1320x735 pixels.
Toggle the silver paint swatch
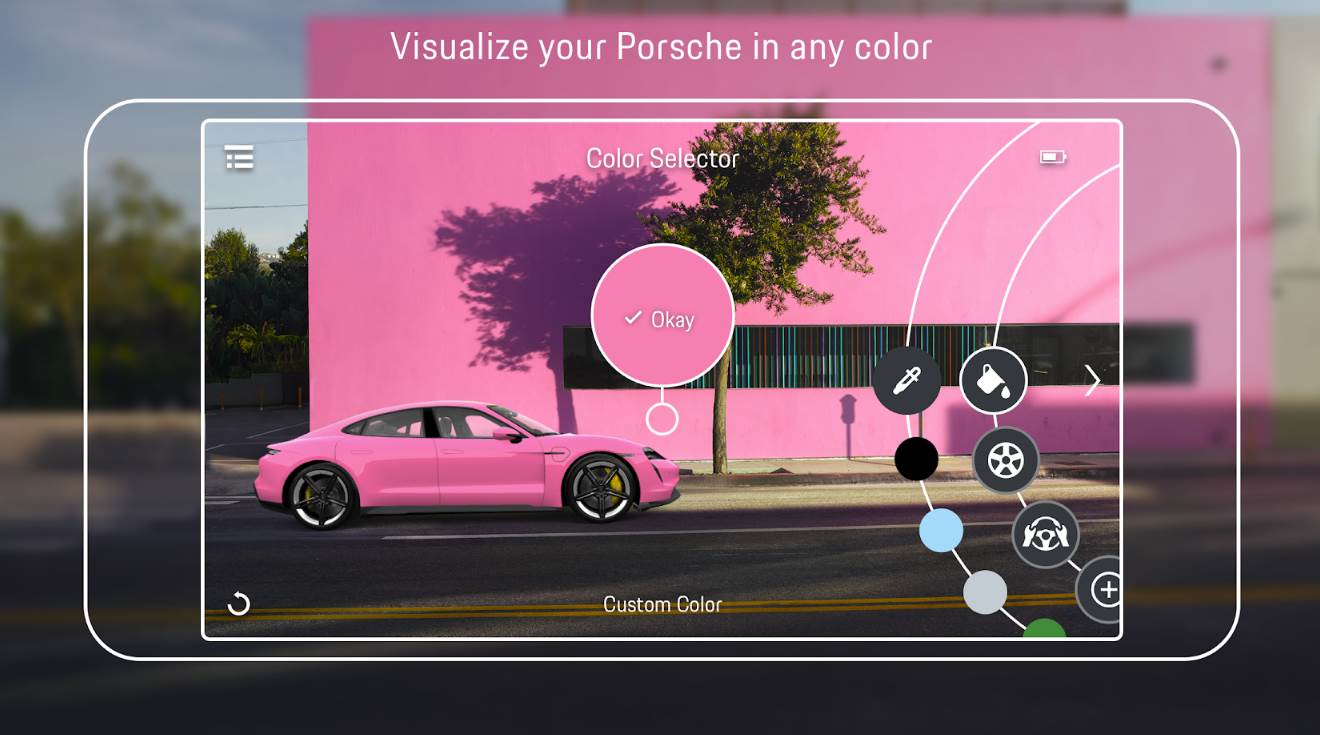(983, 592)
